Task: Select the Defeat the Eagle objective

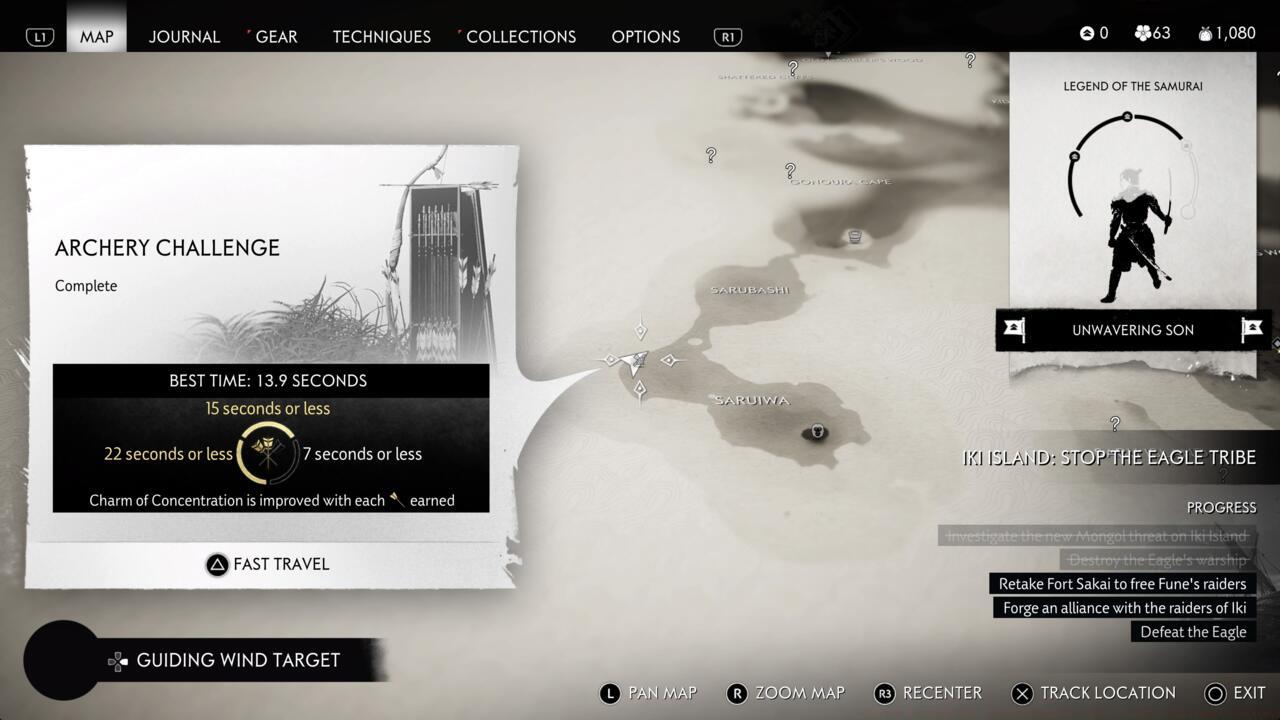Action: click(1193, 632)
